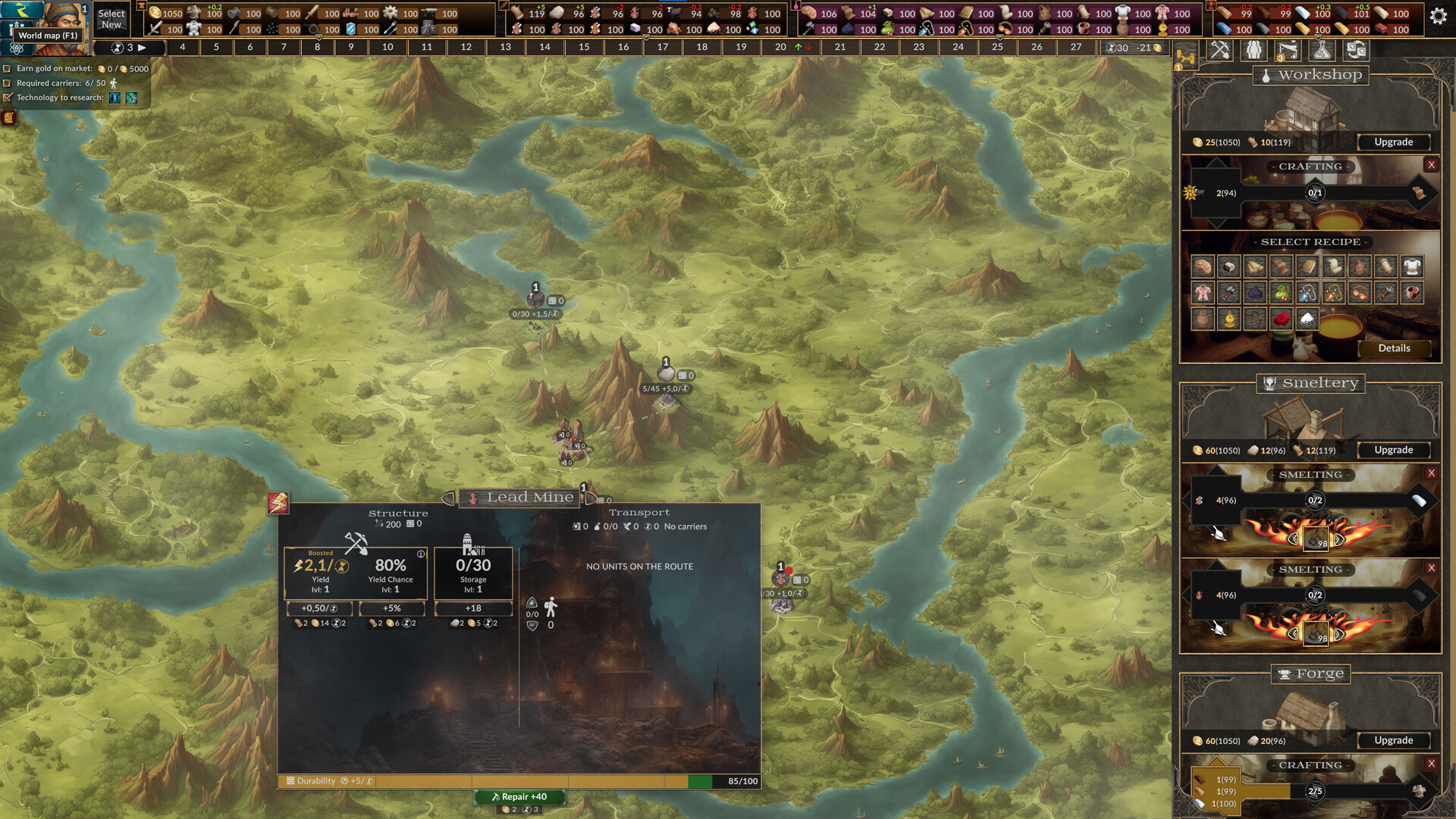
Task: Check the Earn gold on market objective
Action: pos(7,69)
